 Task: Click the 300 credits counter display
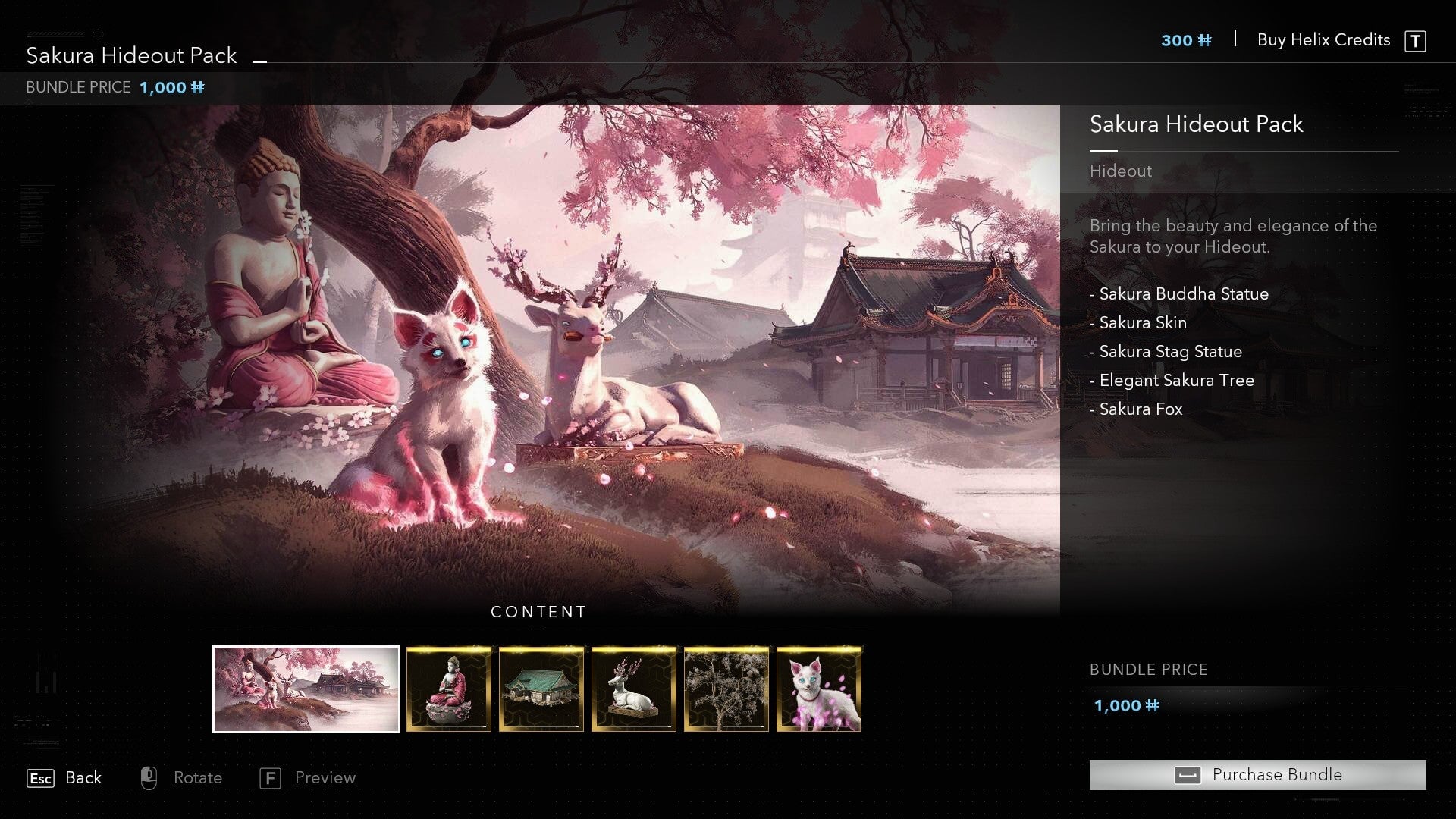pos(1176,41)
